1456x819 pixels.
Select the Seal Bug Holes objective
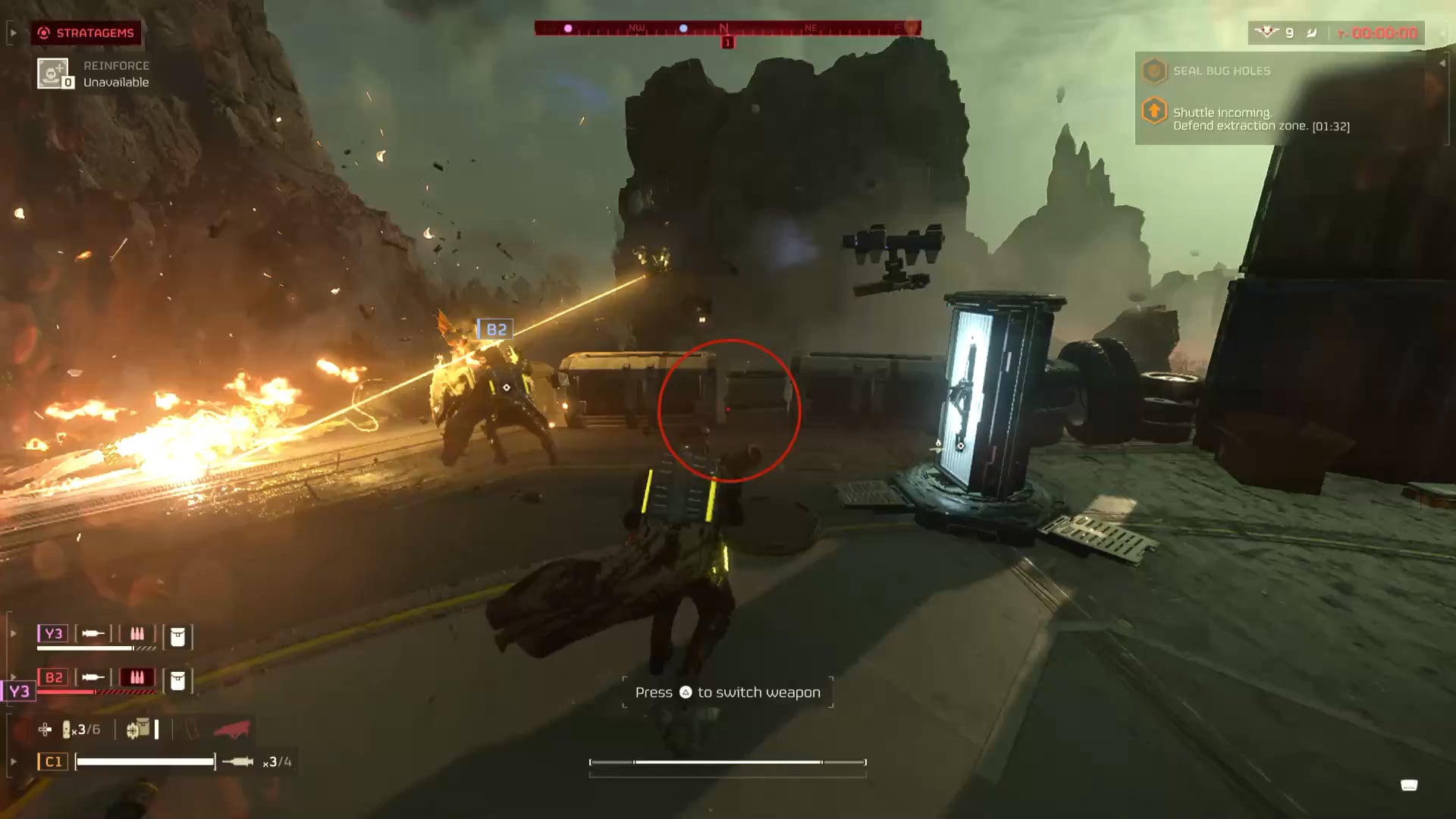pos(1221,71)
